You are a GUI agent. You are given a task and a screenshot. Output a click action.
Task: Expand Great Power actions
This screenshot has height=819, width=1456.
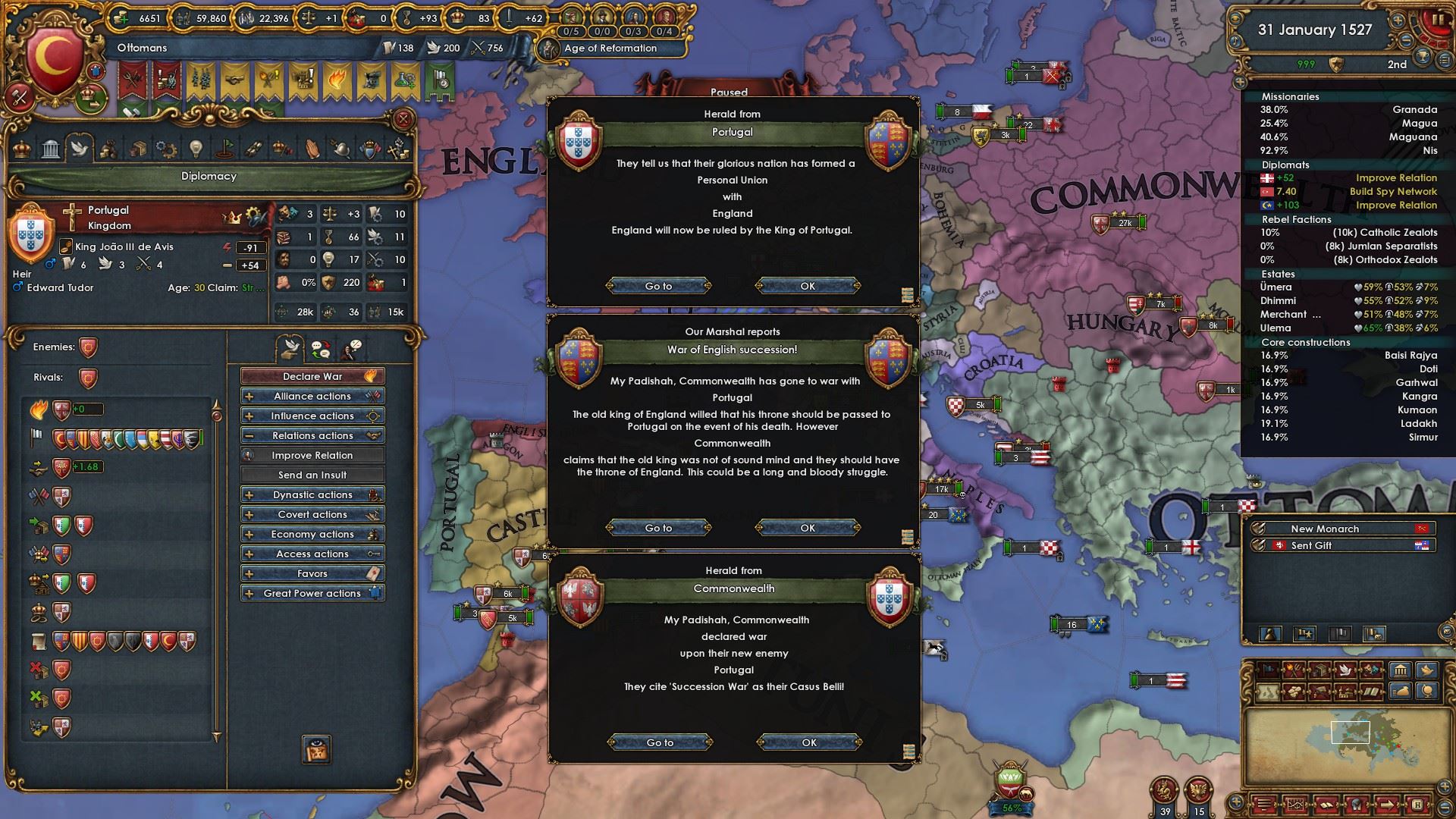[x=312, y=593]
